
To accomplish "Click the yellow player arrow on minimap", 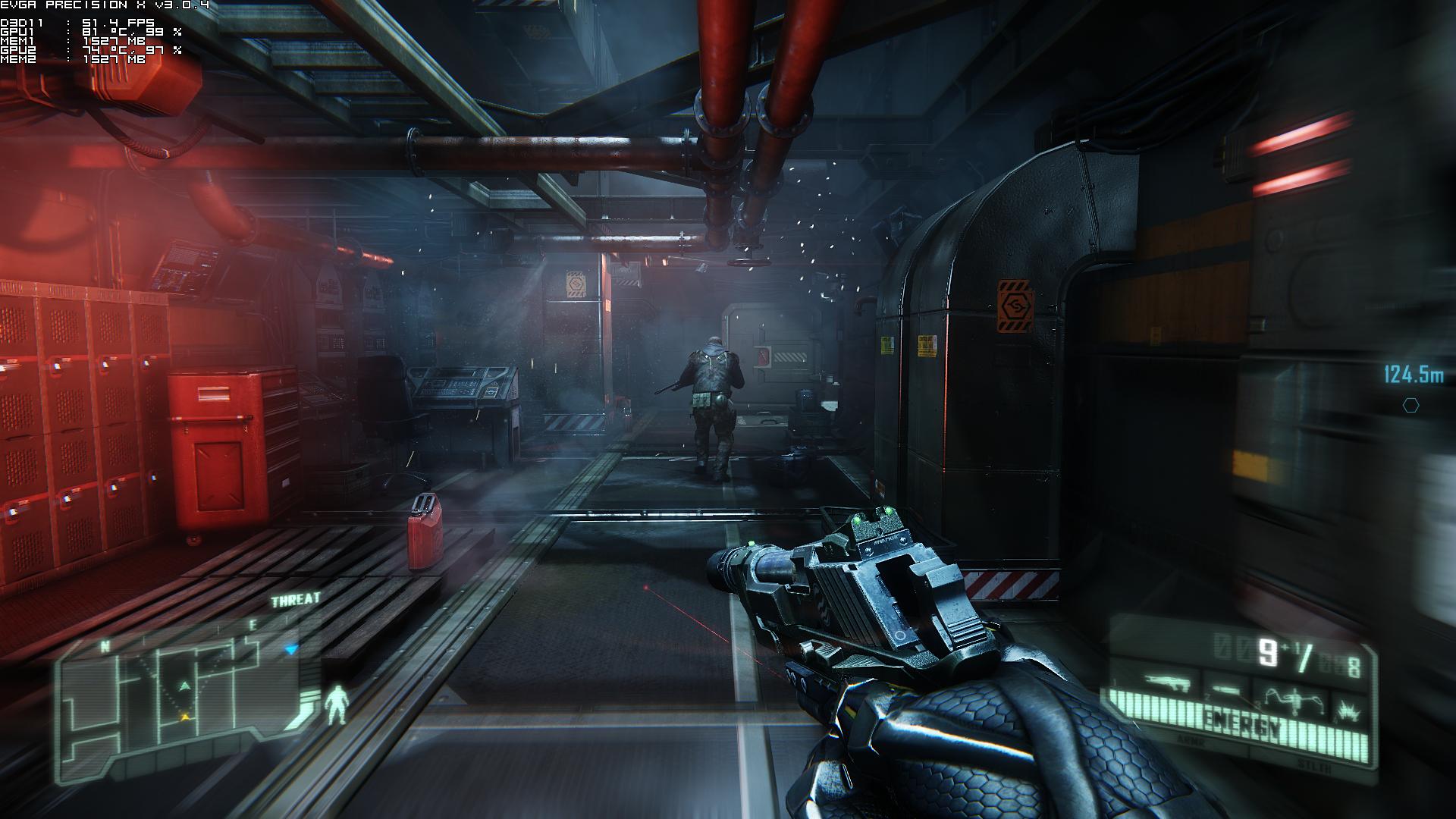I will [184, 716].
